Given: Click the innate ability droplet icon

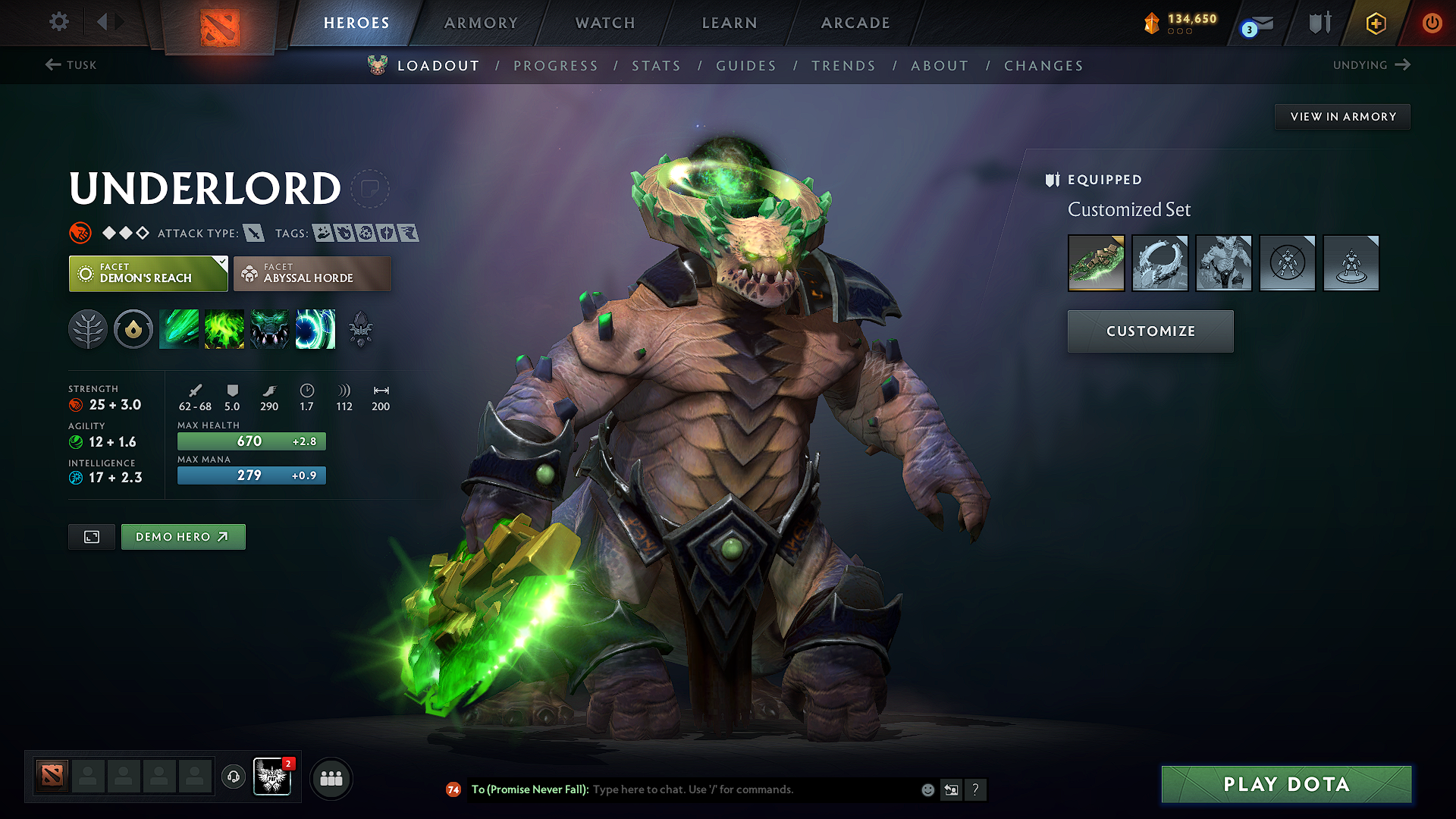Looking at the screenshot, I should (133, 329).
